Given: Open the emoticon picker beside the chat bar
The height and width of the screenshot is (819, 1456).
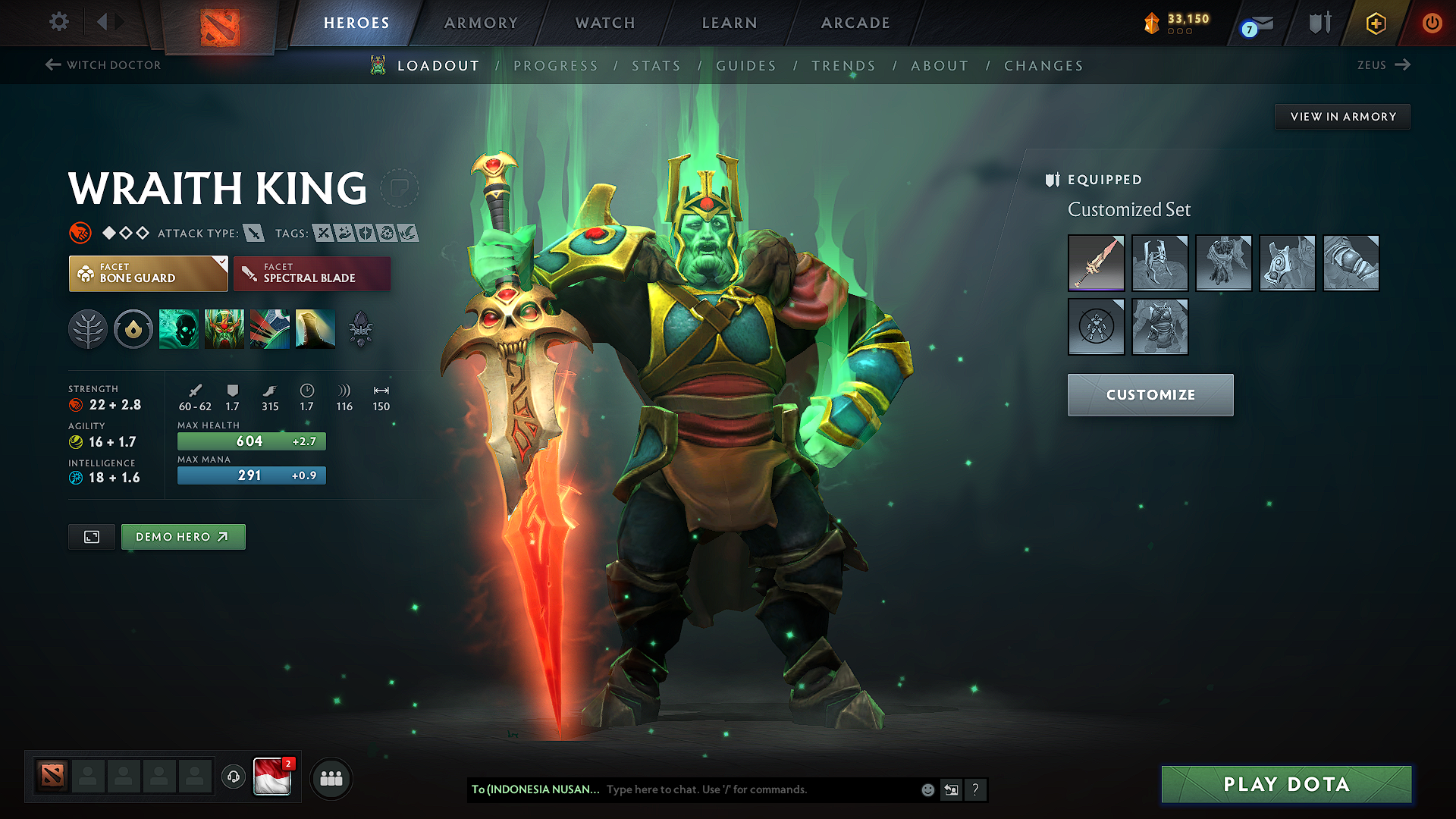Looking at the screenshot, I should (927, 789).
